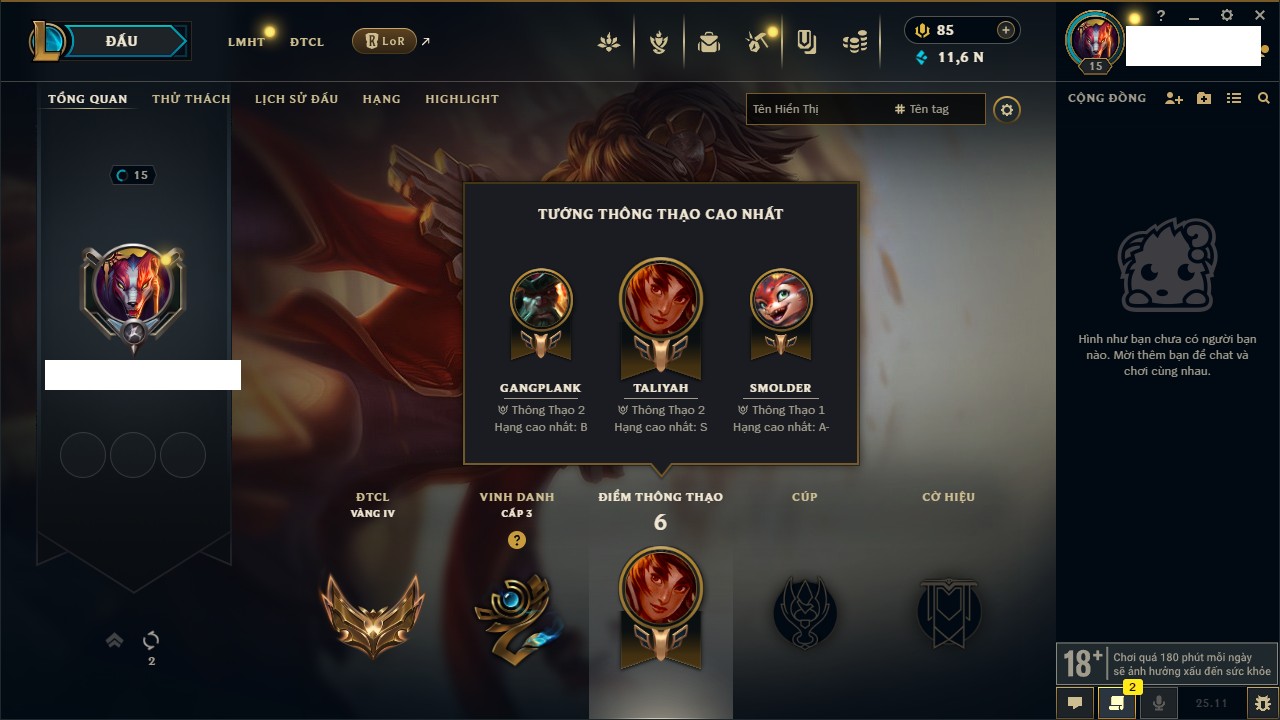The width and height of the screenshot is (1280, 720).
Task: Add RP with the plus button
Action: (1005, 30)
